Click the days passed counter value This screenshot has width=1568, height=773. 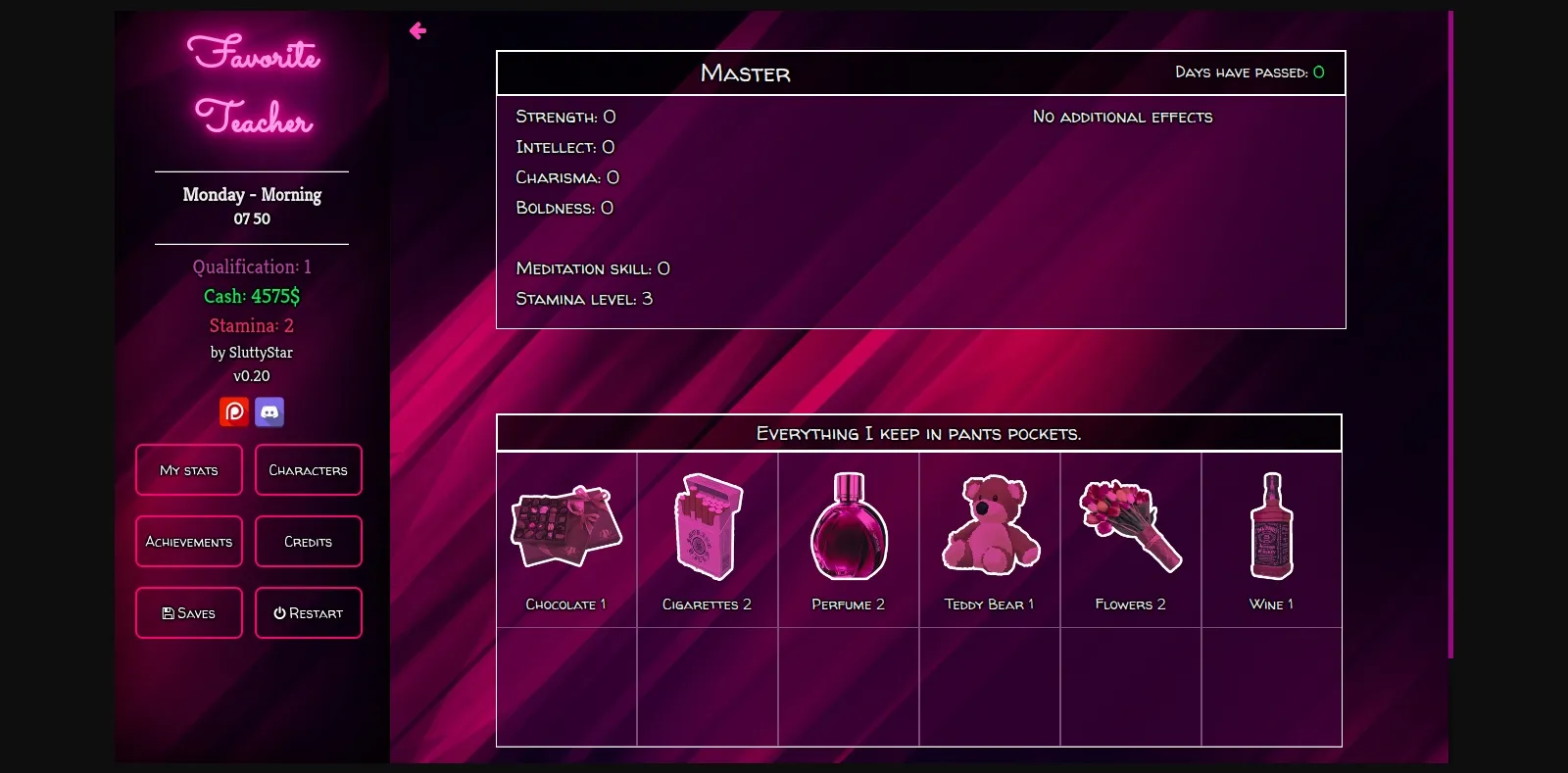(1319, 72)
